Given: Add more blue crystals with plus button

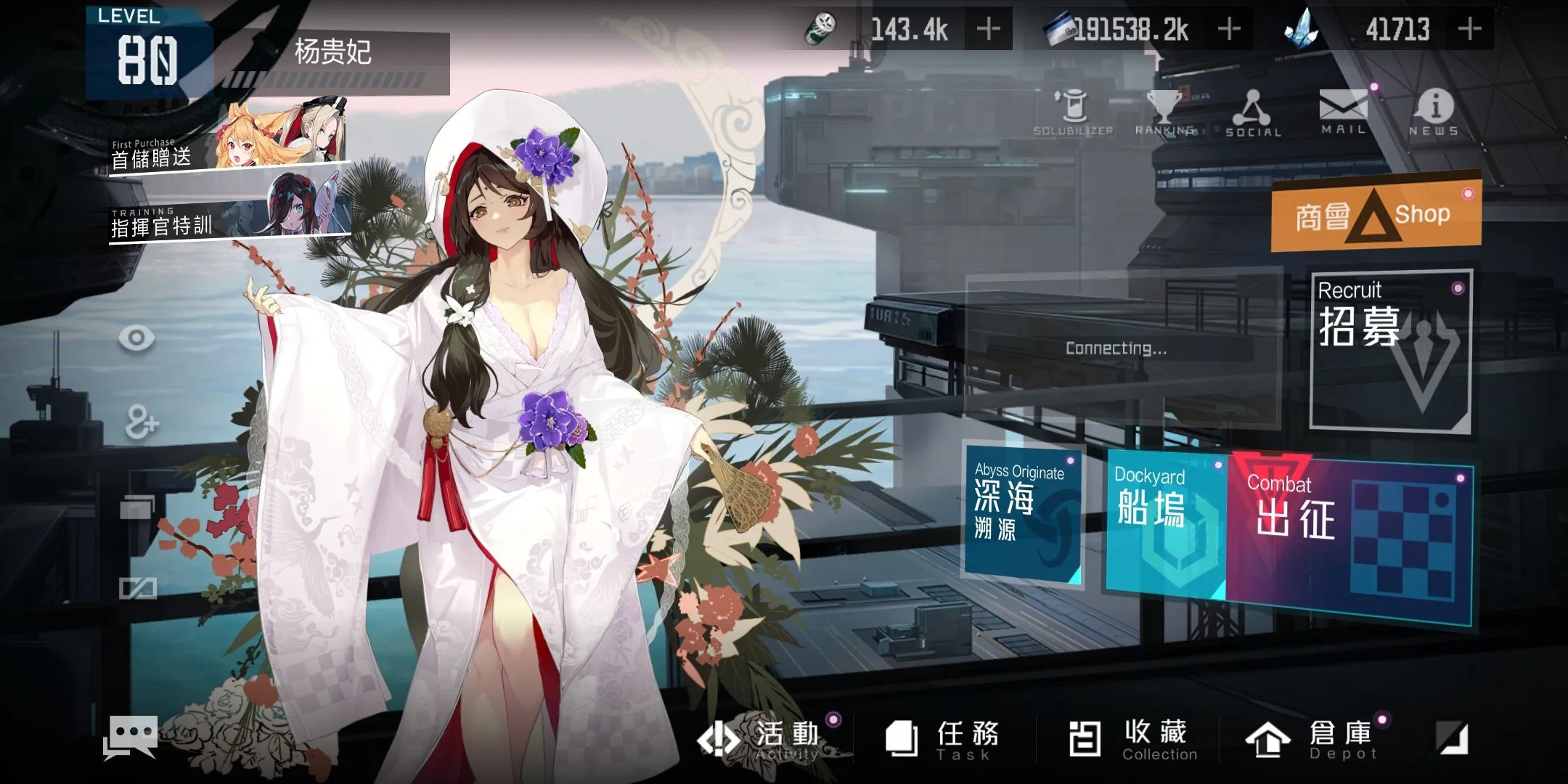Looking at the screenshot, I should click(1469, 29).
